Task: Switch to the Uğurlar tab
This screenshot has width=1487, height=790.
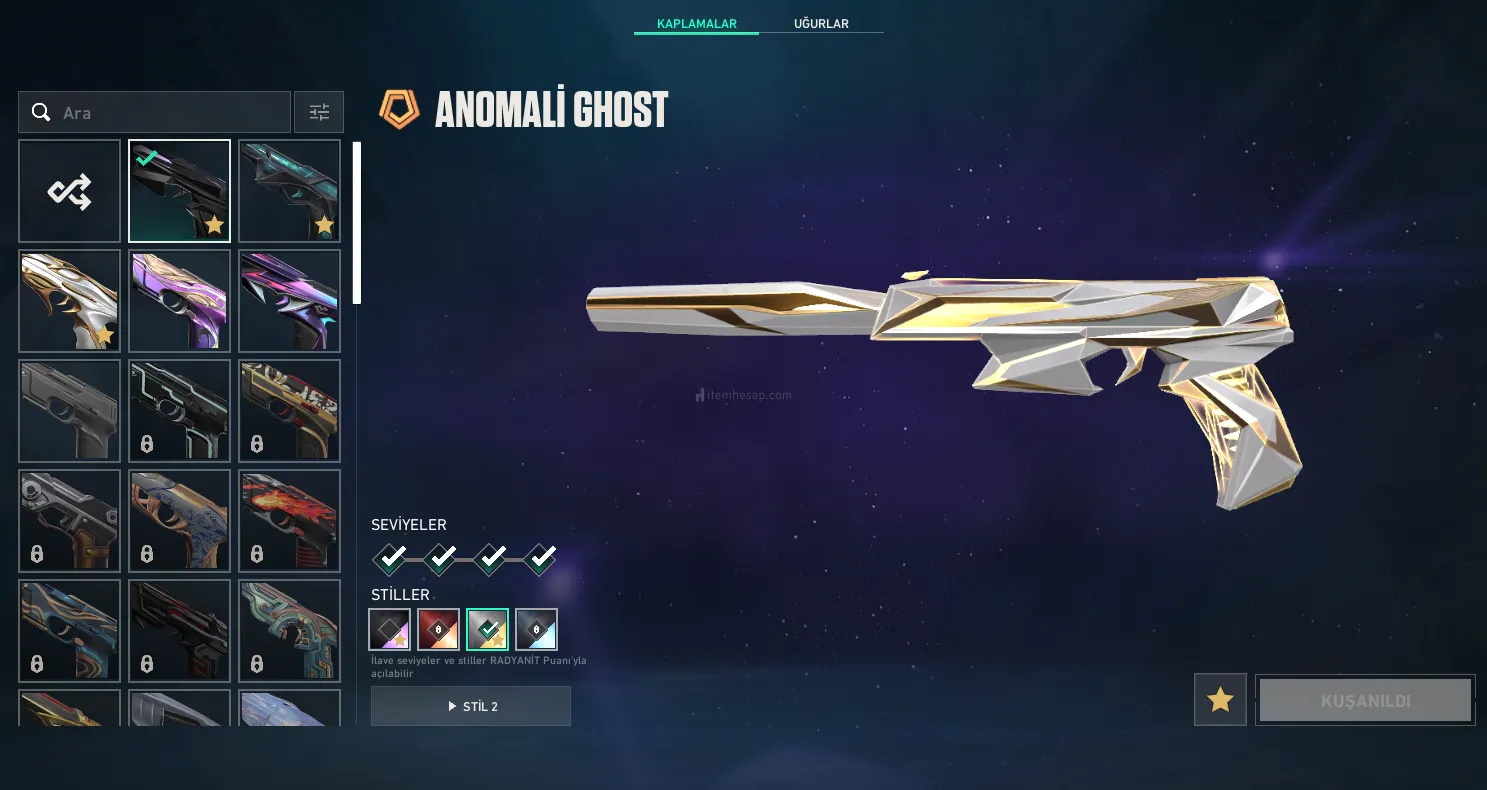Action: pyautogui.click(x=821, y=23)
